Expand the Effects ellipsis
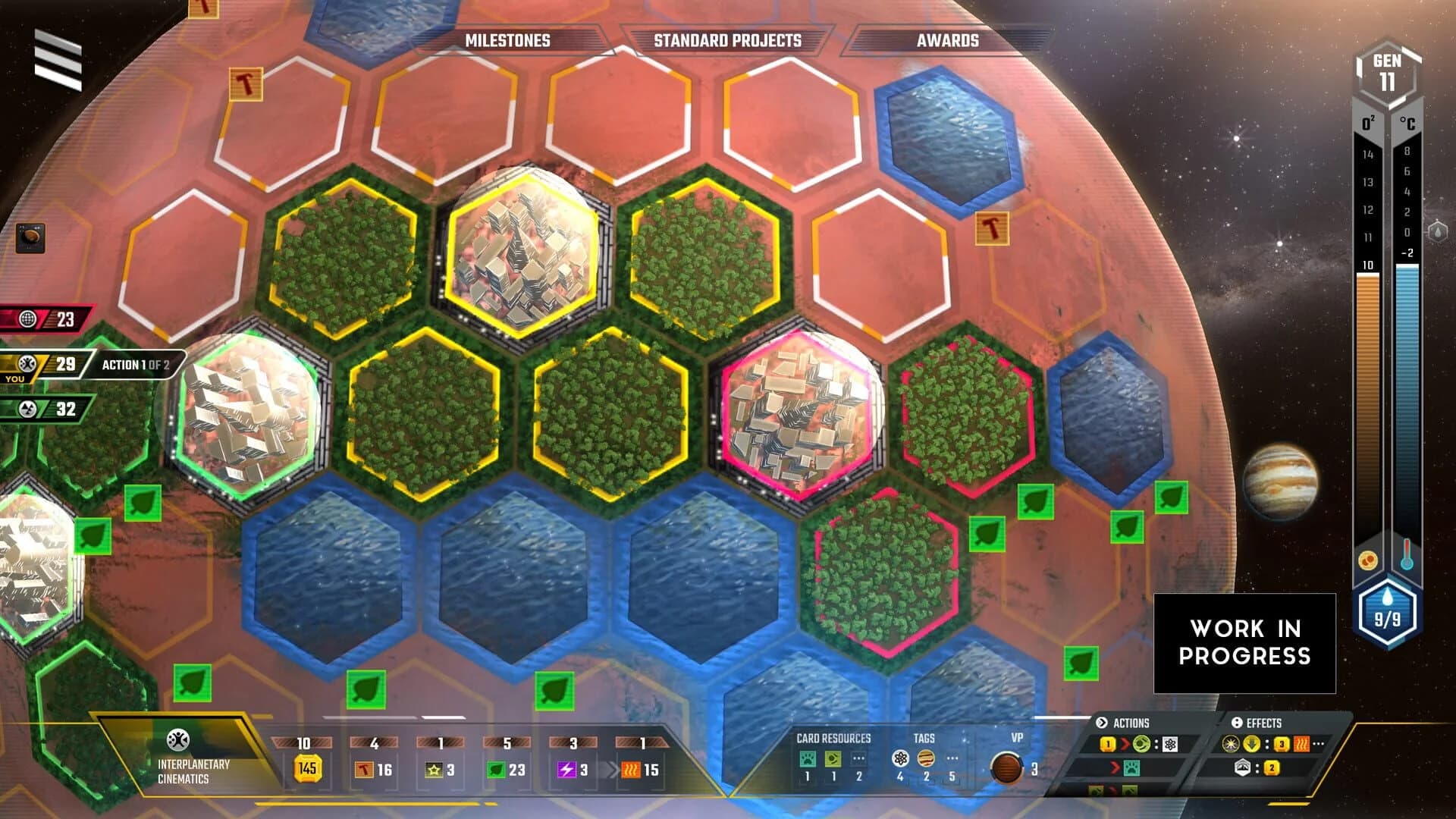1456x819 pixels. pos(1319,745)
